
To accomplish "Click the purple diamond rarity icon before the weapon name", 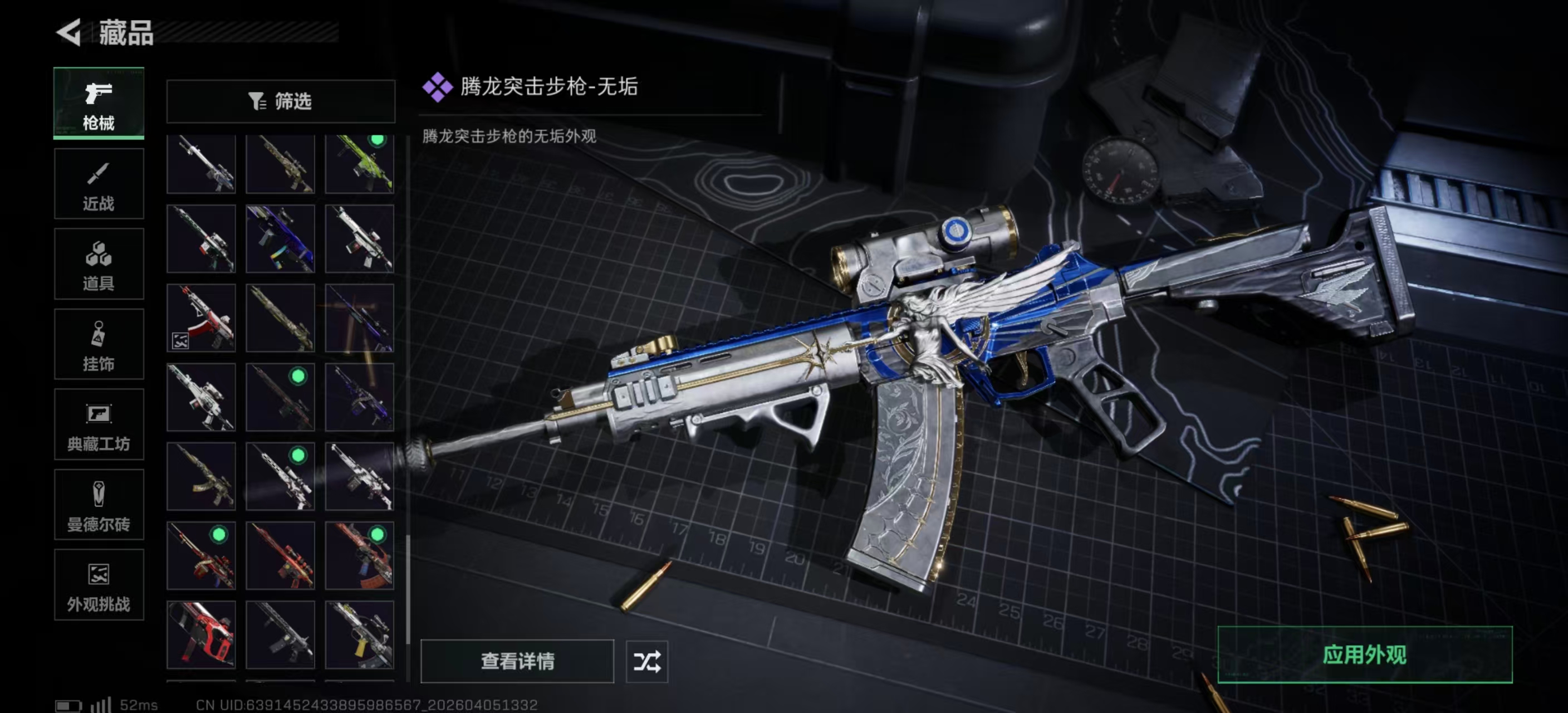I will coord(439,87).
